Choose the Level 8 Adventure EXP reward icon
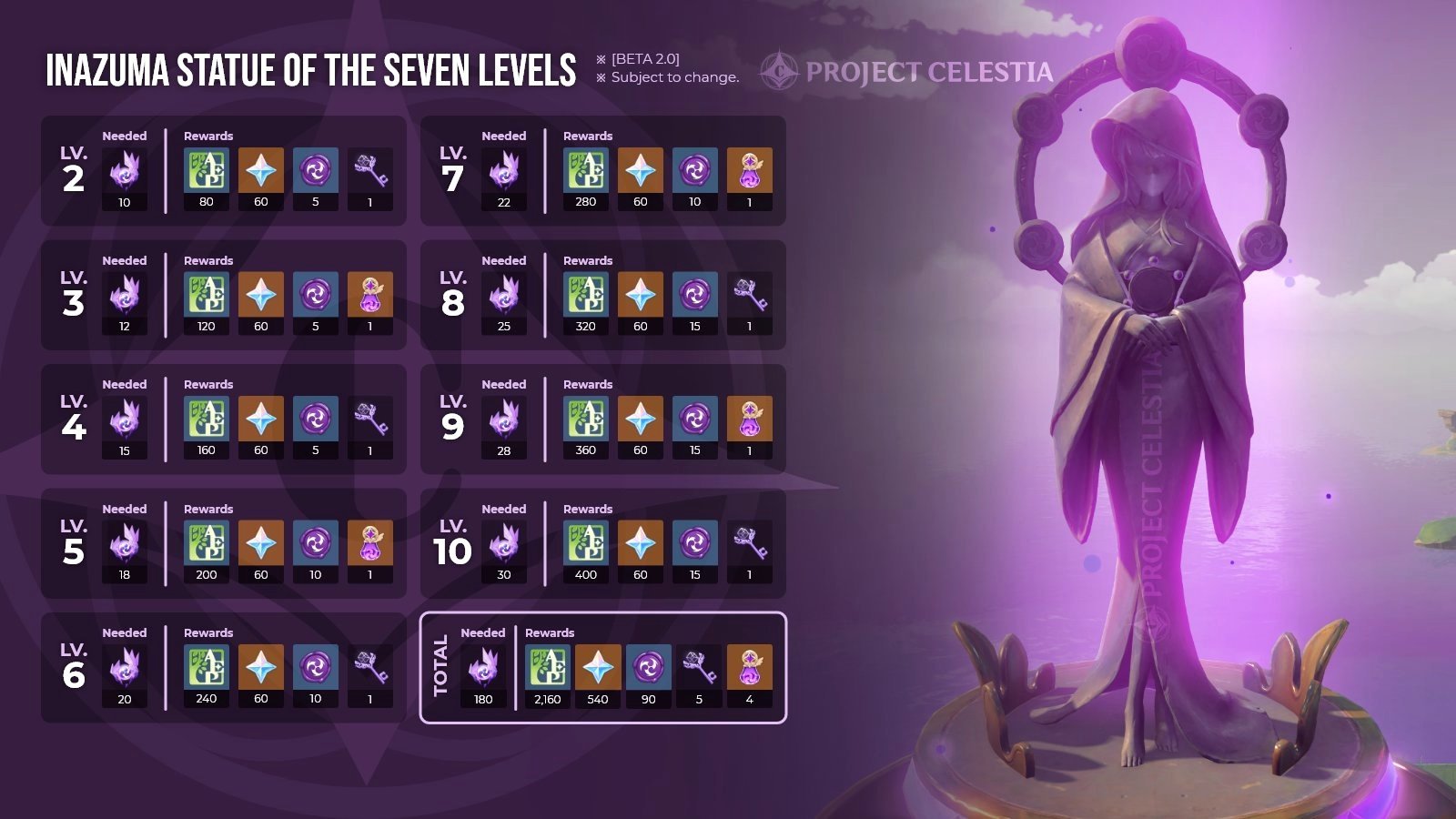Screen dimensions: 1456x819 (x=586, y=295)
